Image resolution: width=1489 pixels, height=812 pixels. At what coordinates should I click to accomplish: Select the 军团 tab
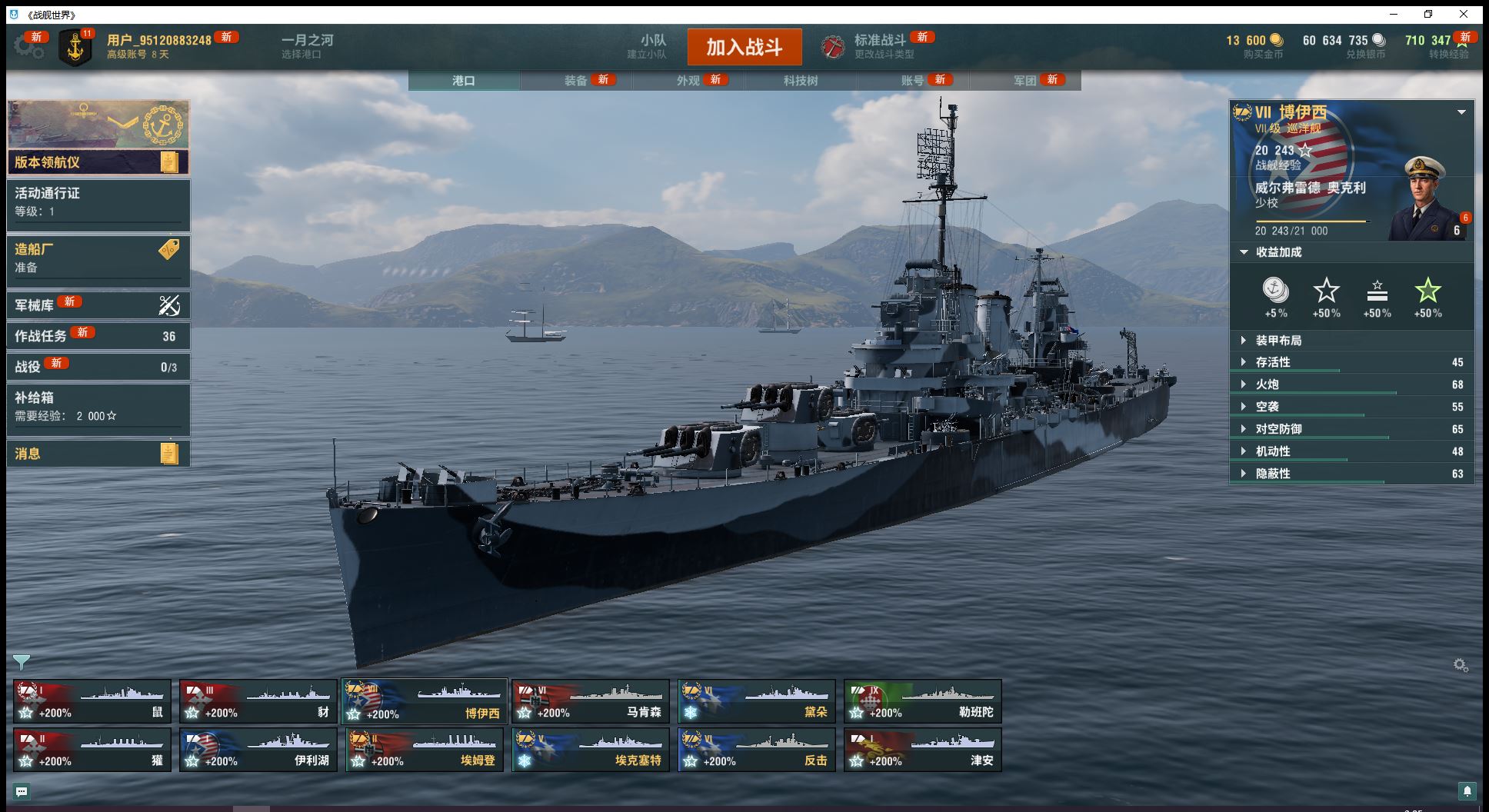click(x=1024, y=80)
